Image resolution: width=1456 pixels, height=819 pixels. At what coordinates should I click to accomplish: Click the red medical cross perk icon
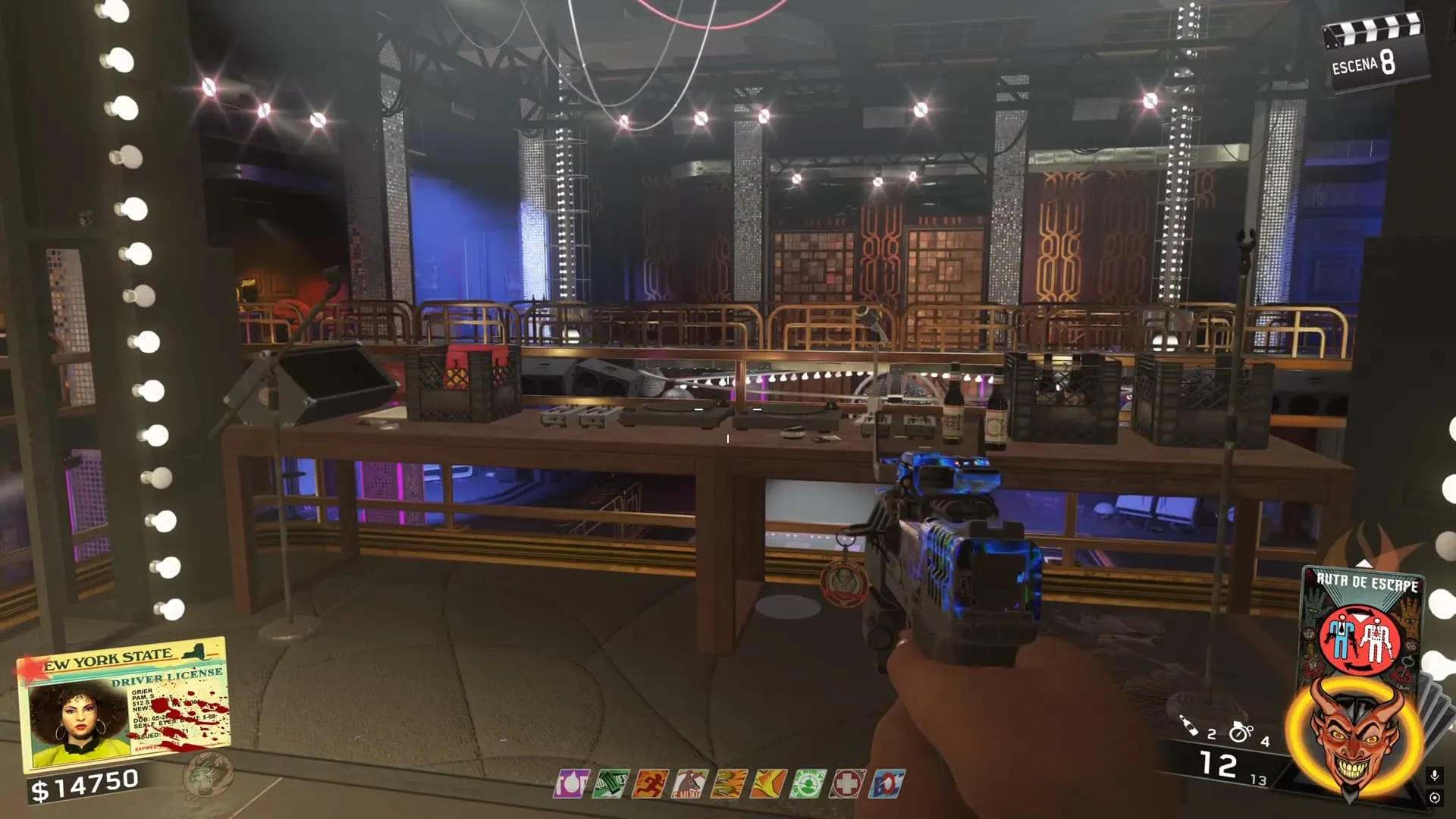click(847, 783)
